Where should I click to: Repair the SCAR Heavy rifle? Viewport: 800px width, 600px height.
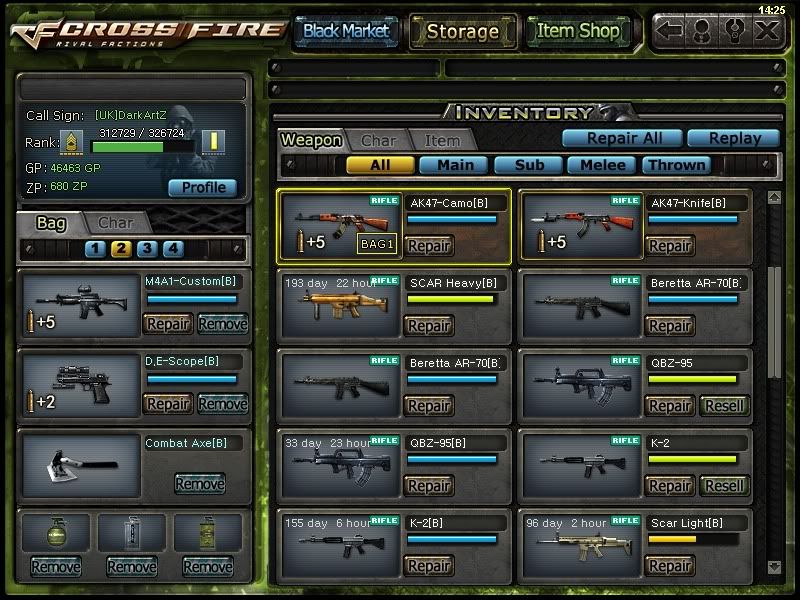point(429,326)
